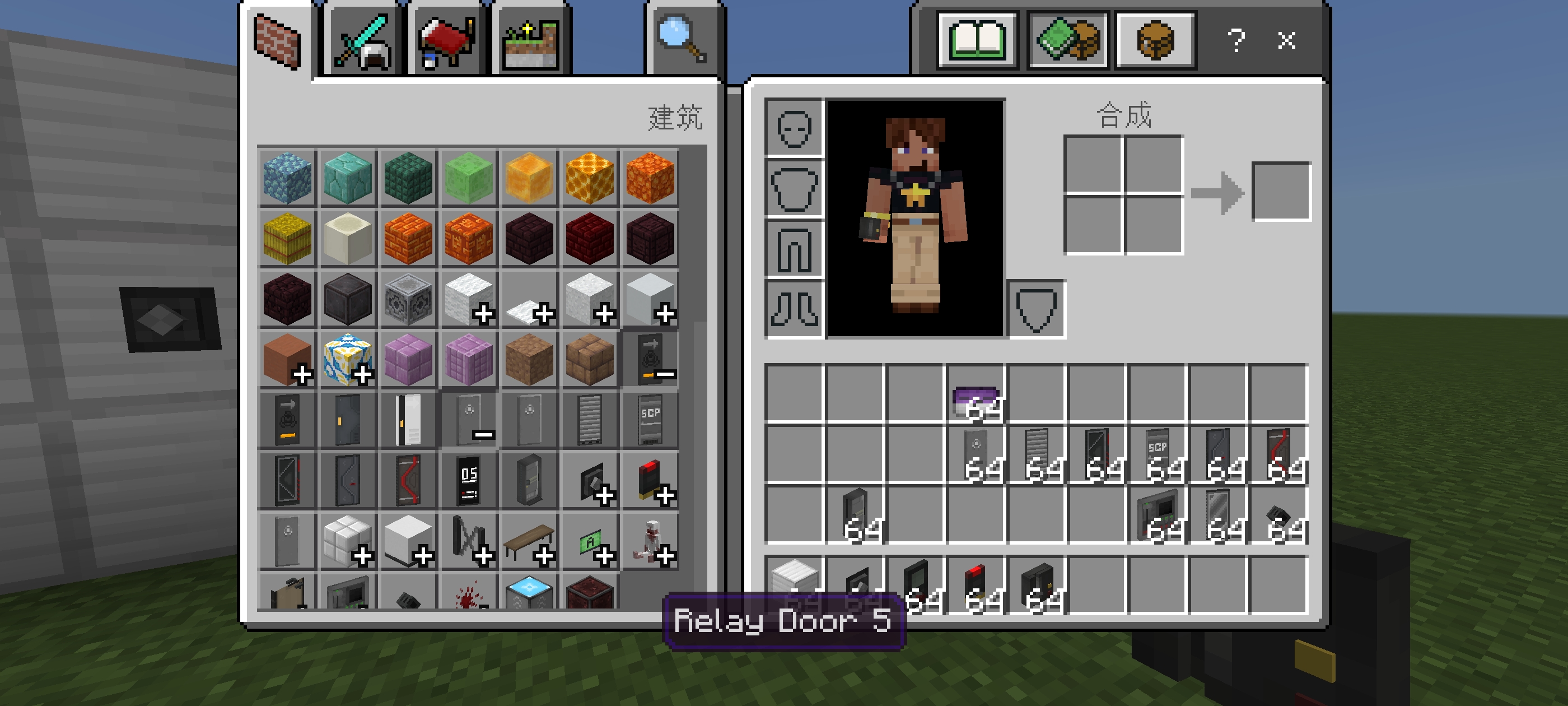Pick the honeycomb block

[x=589, y=178]
